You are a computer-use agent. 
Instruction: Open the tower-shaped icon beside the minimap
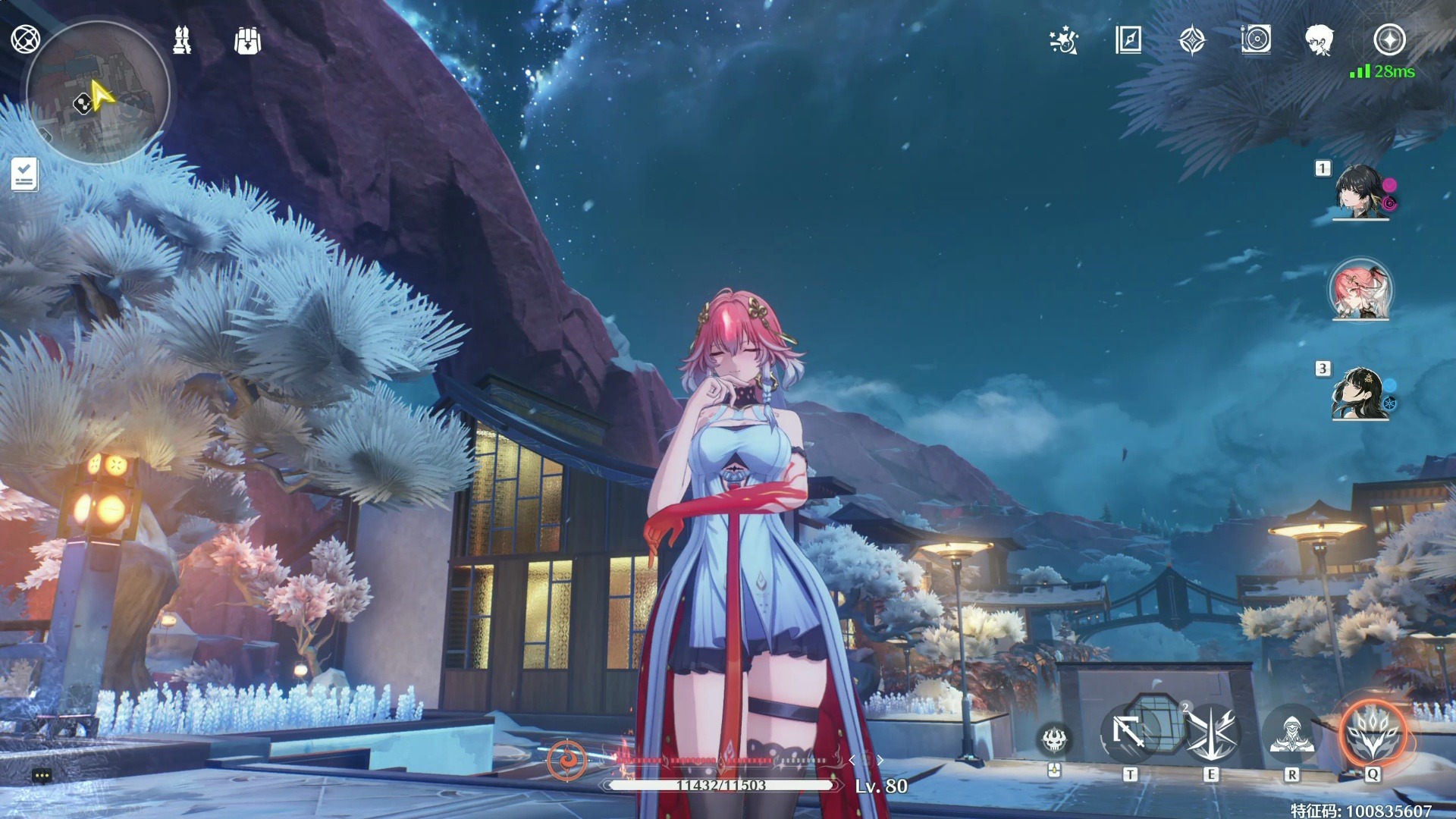pyautogui.click(x=182, y=40)
